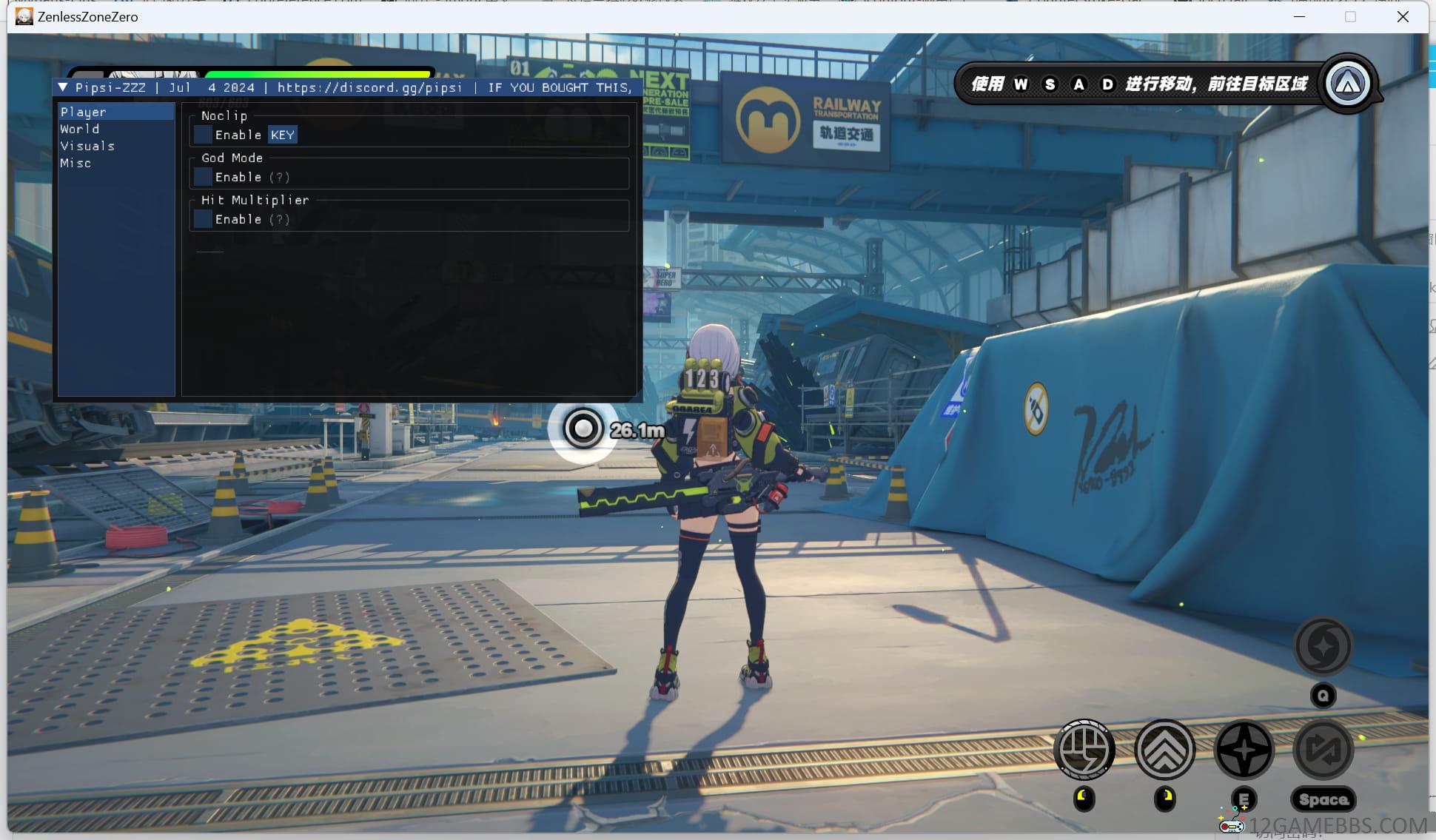Tick the God Mode Enable checkbox
1436x840 pixels.
point(203,177)
